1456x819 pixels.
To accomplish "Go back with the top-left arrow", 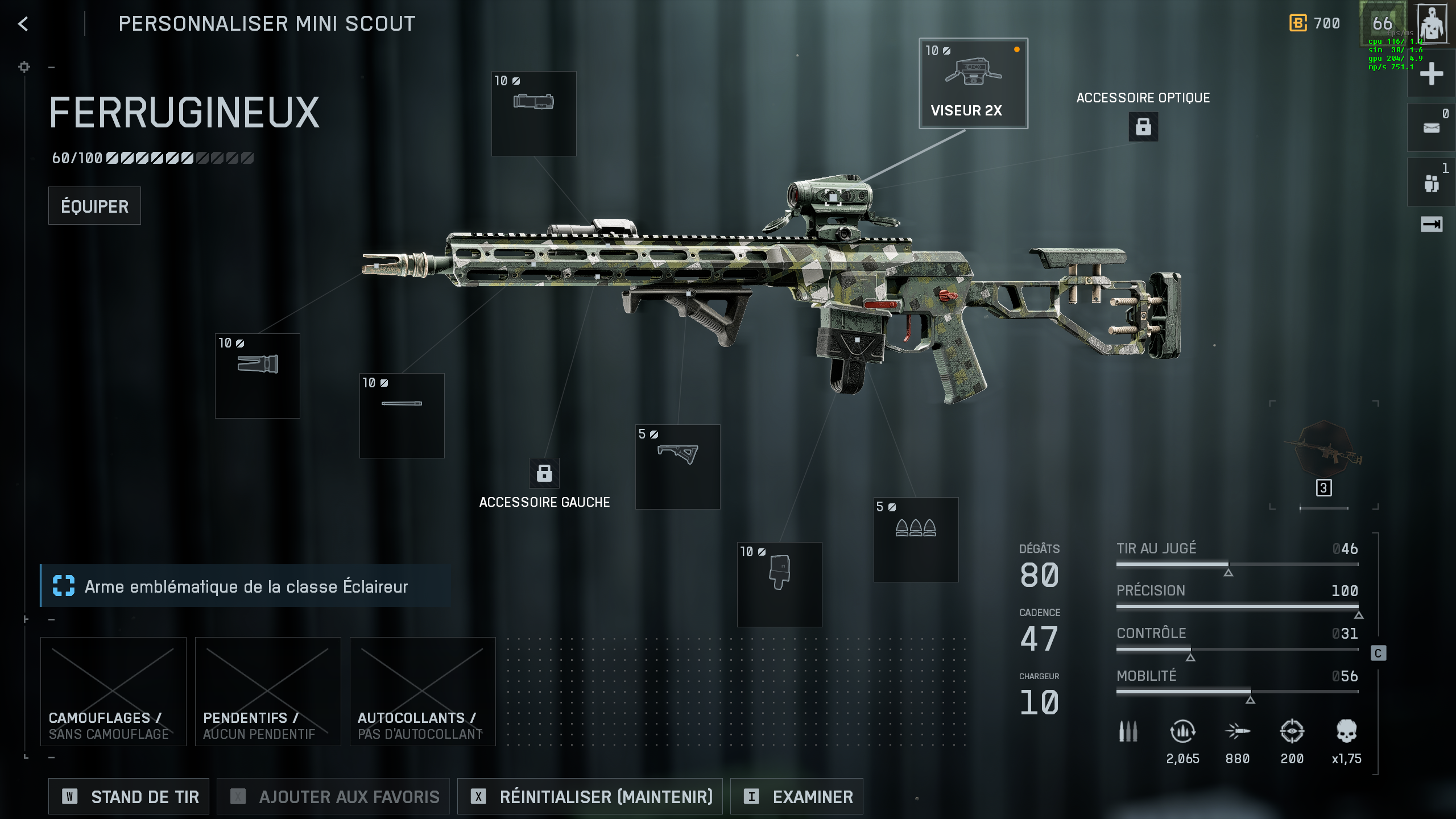I will click(23, 24).
